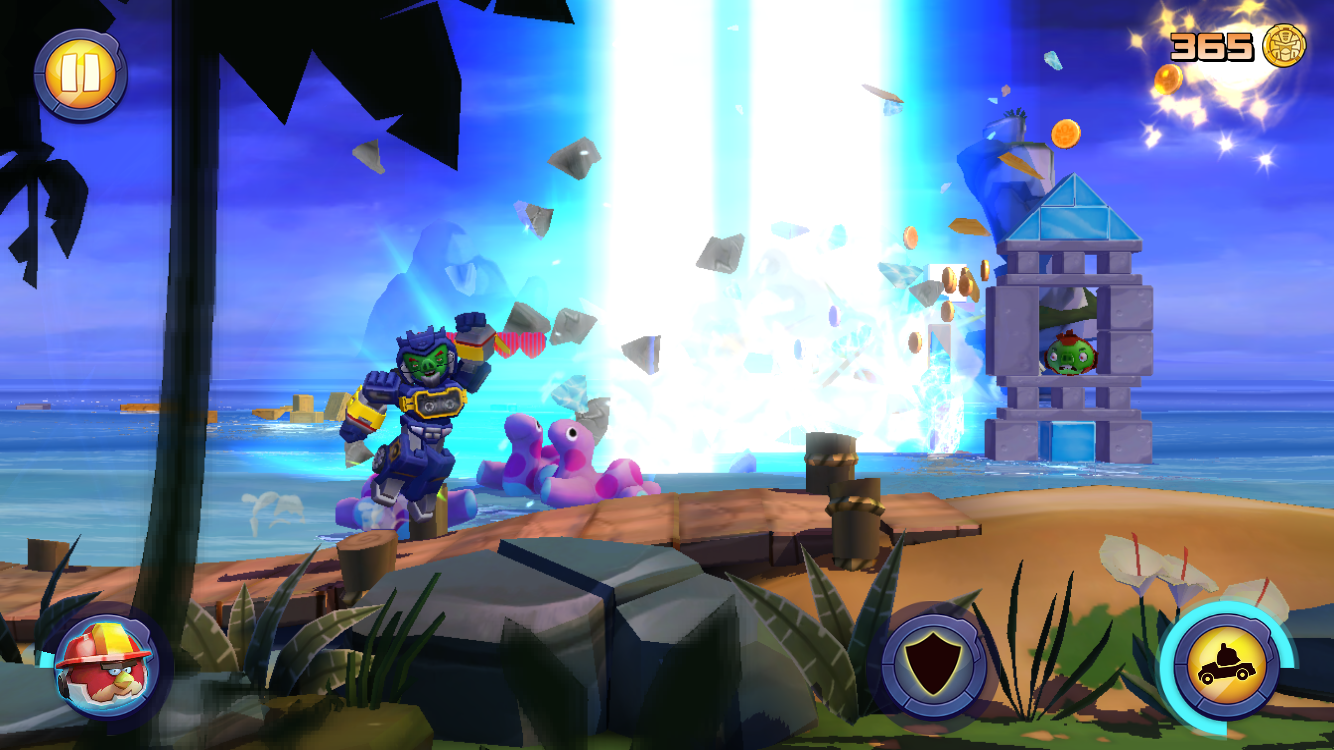Tap the red bird firefighter portrait
The image size is (1334, 750).
(x=103, y=663)
